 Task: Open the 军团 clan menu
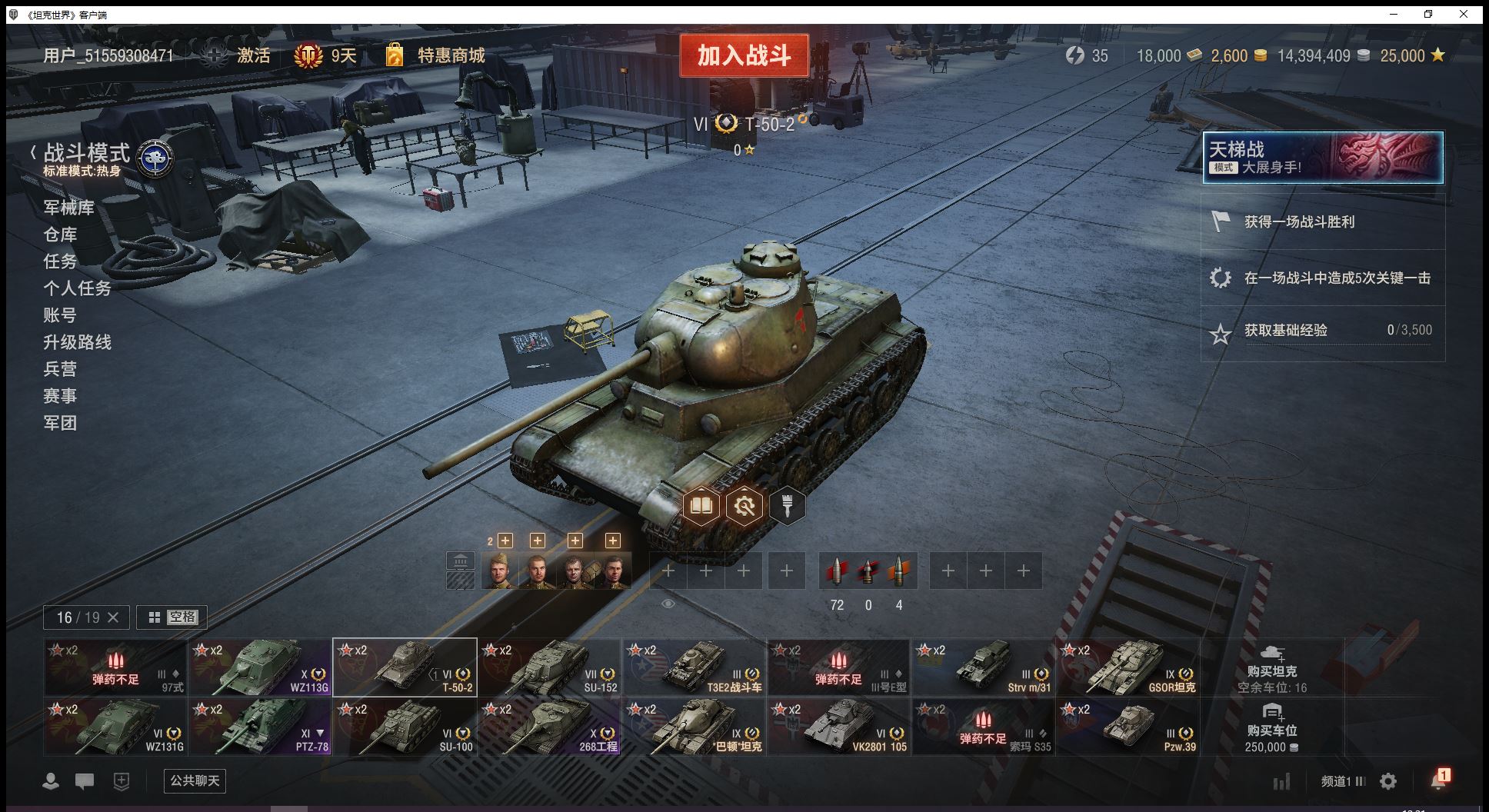60,423
